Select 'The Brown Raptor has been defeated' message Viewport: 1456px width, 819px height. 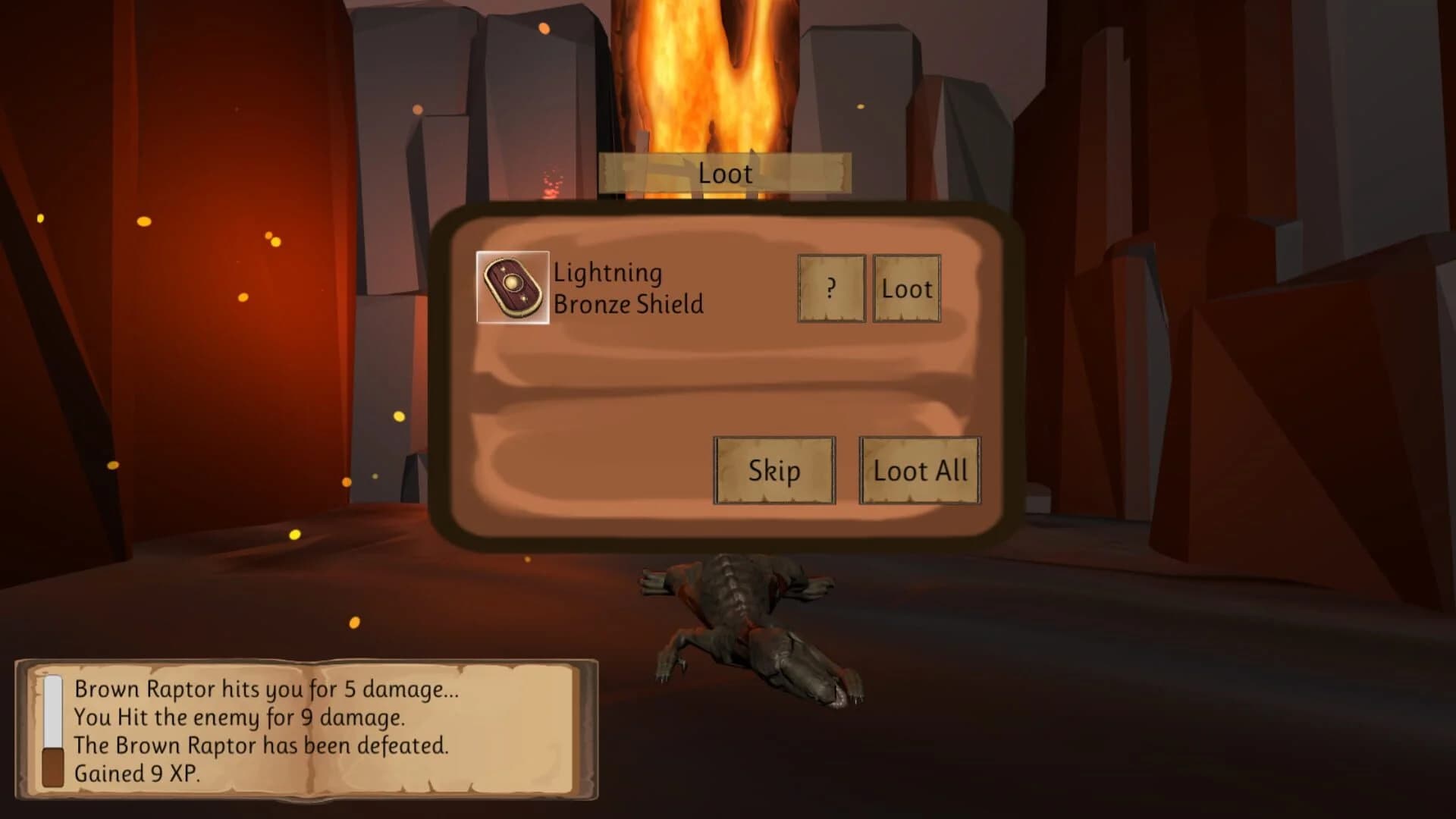coord(262,745)
